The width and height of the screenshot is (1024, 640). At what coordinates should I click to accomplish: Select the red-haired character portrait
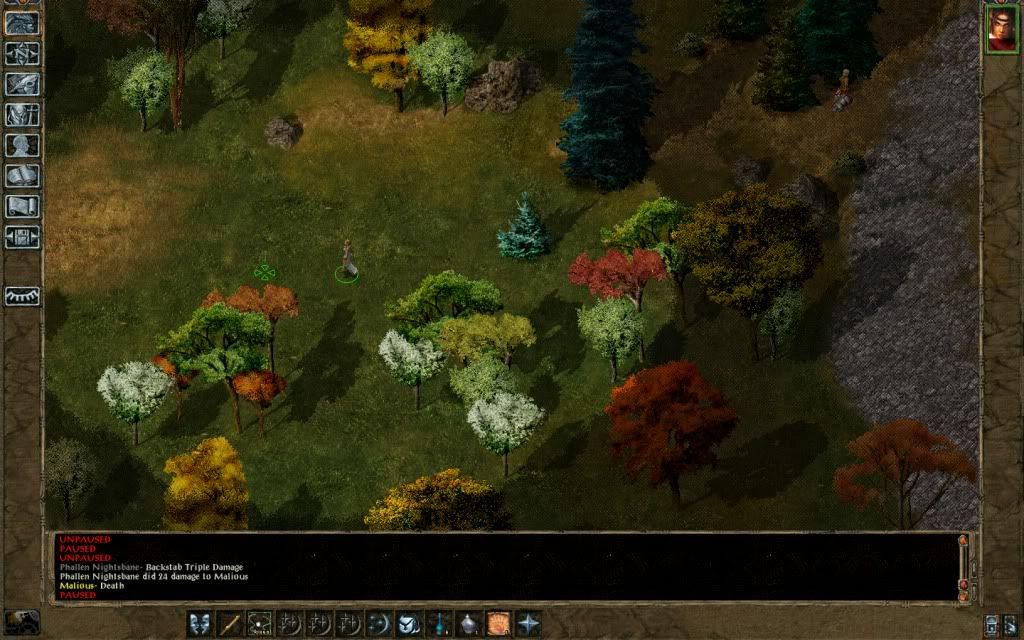[x=1001, y=28]
